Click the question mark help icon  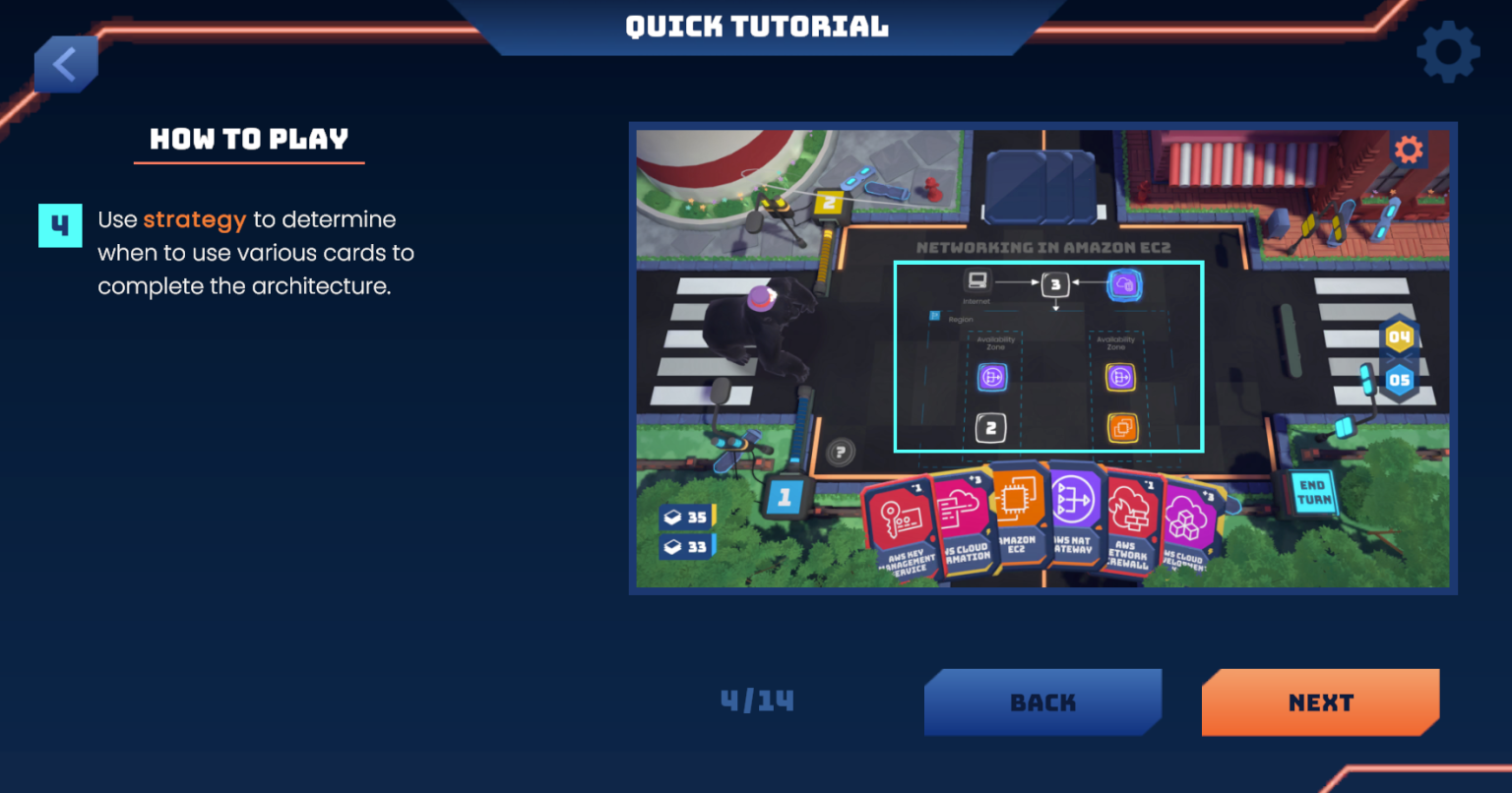(x=840, y=450)
